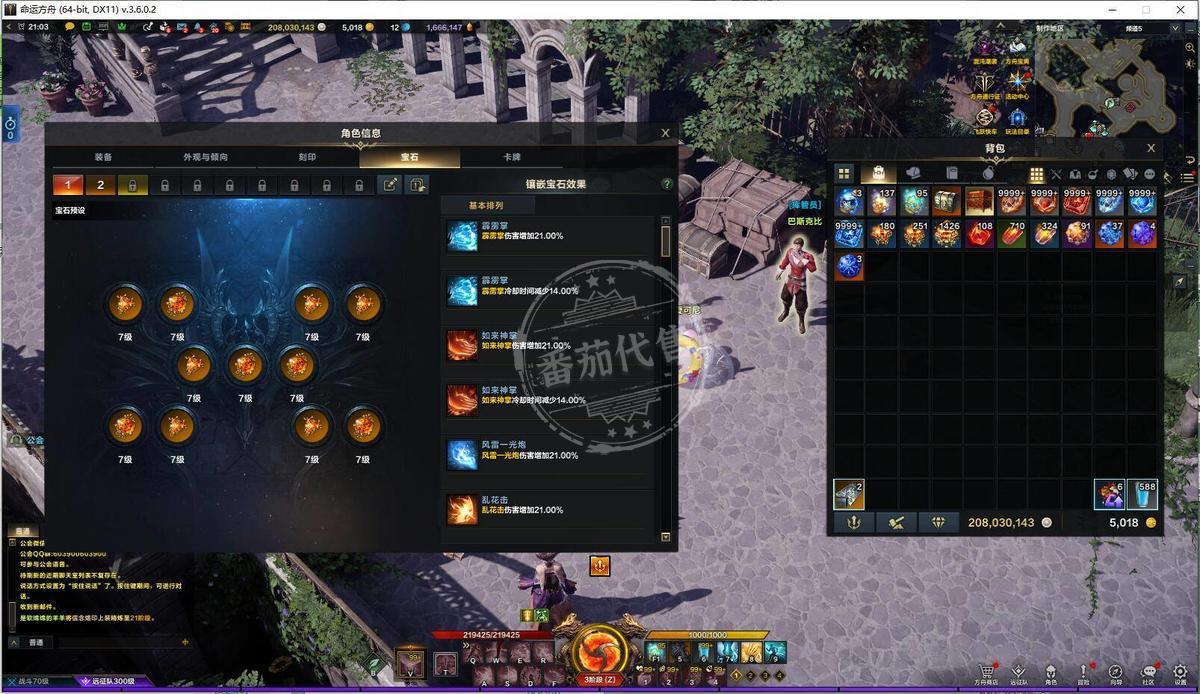Select the item stack with 1426 count
Viewport: 1200px width, 694px height.
tap(947, 234)
